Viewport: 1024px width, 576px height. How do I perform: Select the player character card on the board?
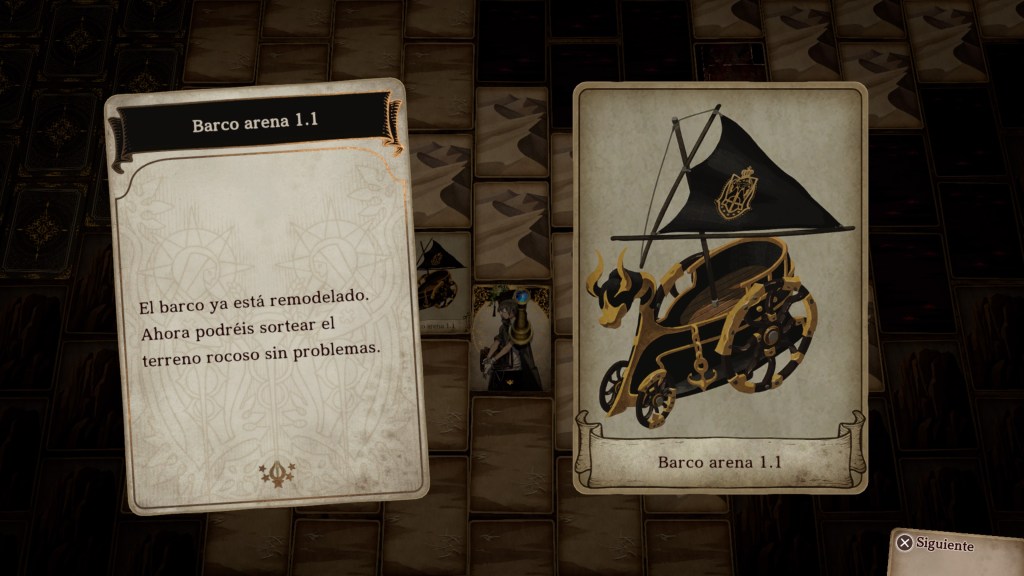pos(511,339)
